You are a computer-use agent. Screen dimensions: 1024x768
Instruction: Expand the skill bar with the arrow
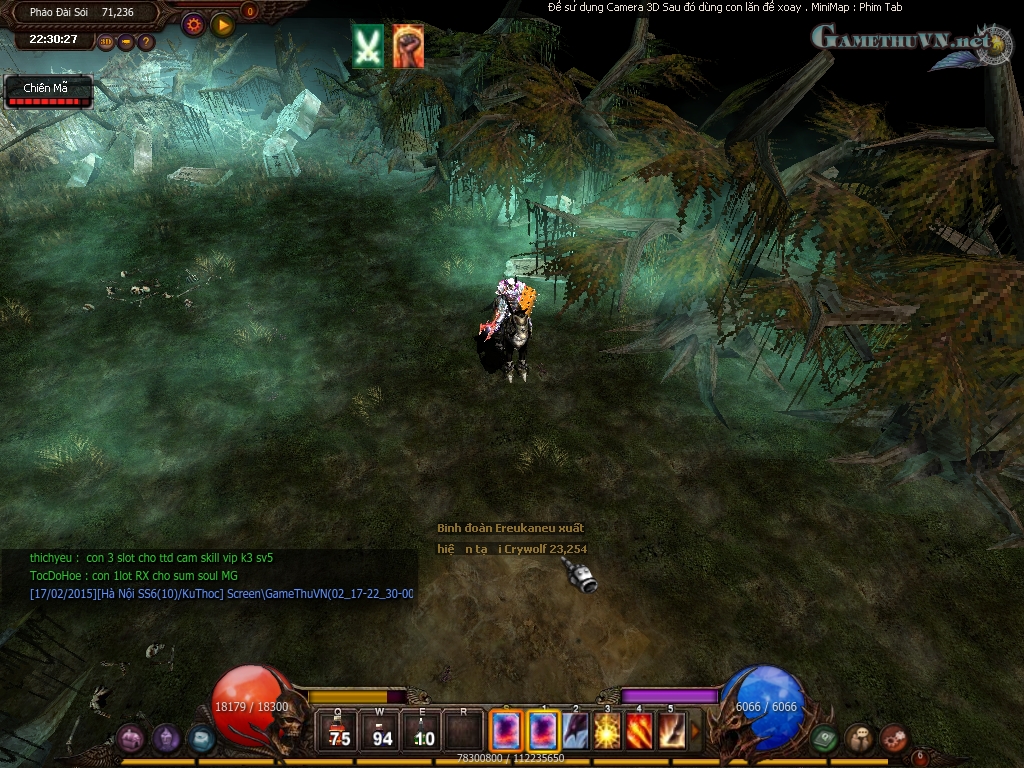tap(695, 731)
